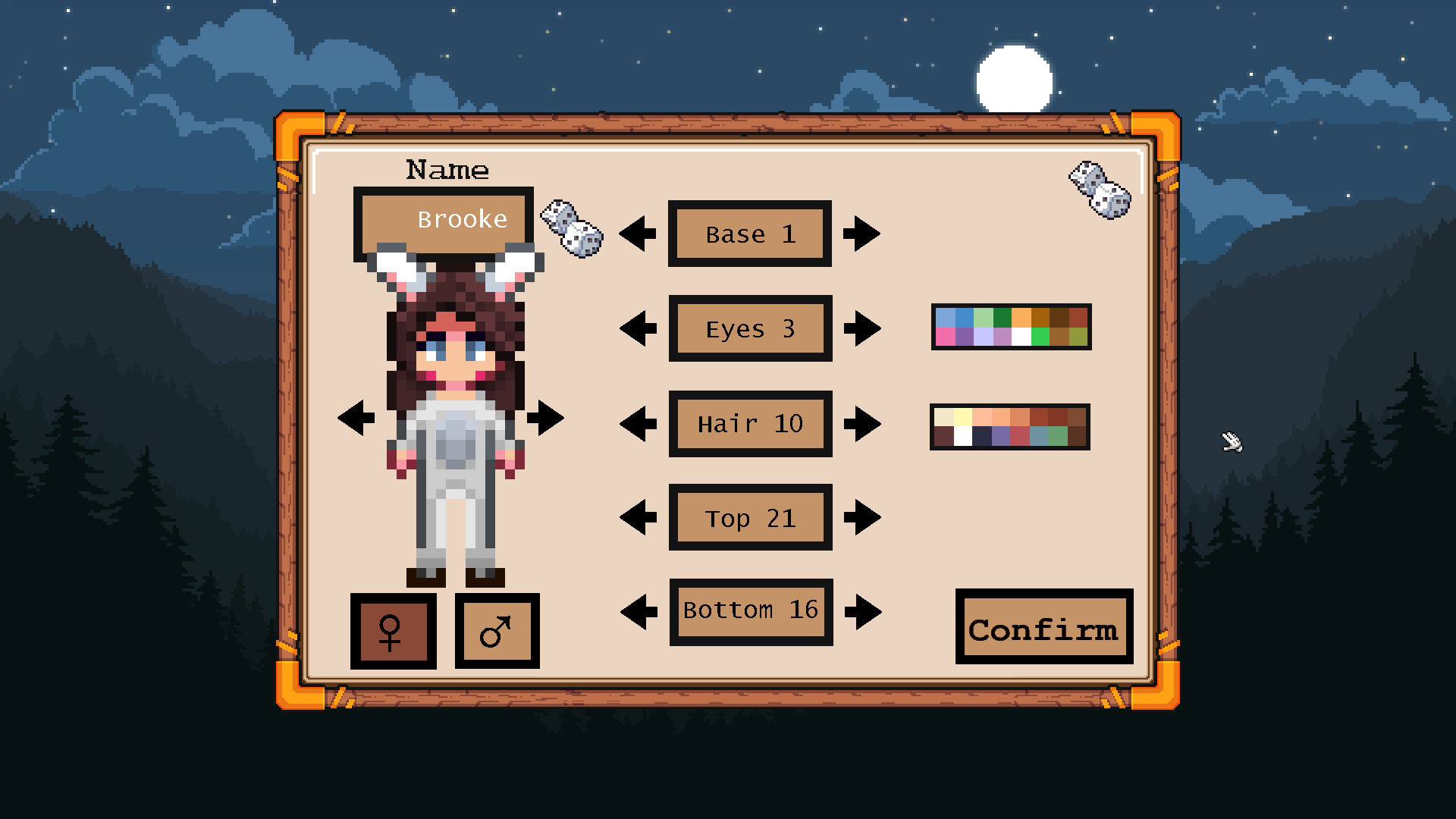Select the female gender symbol
The width and height of the screenshot is (1456, 819).
(393, 631)
